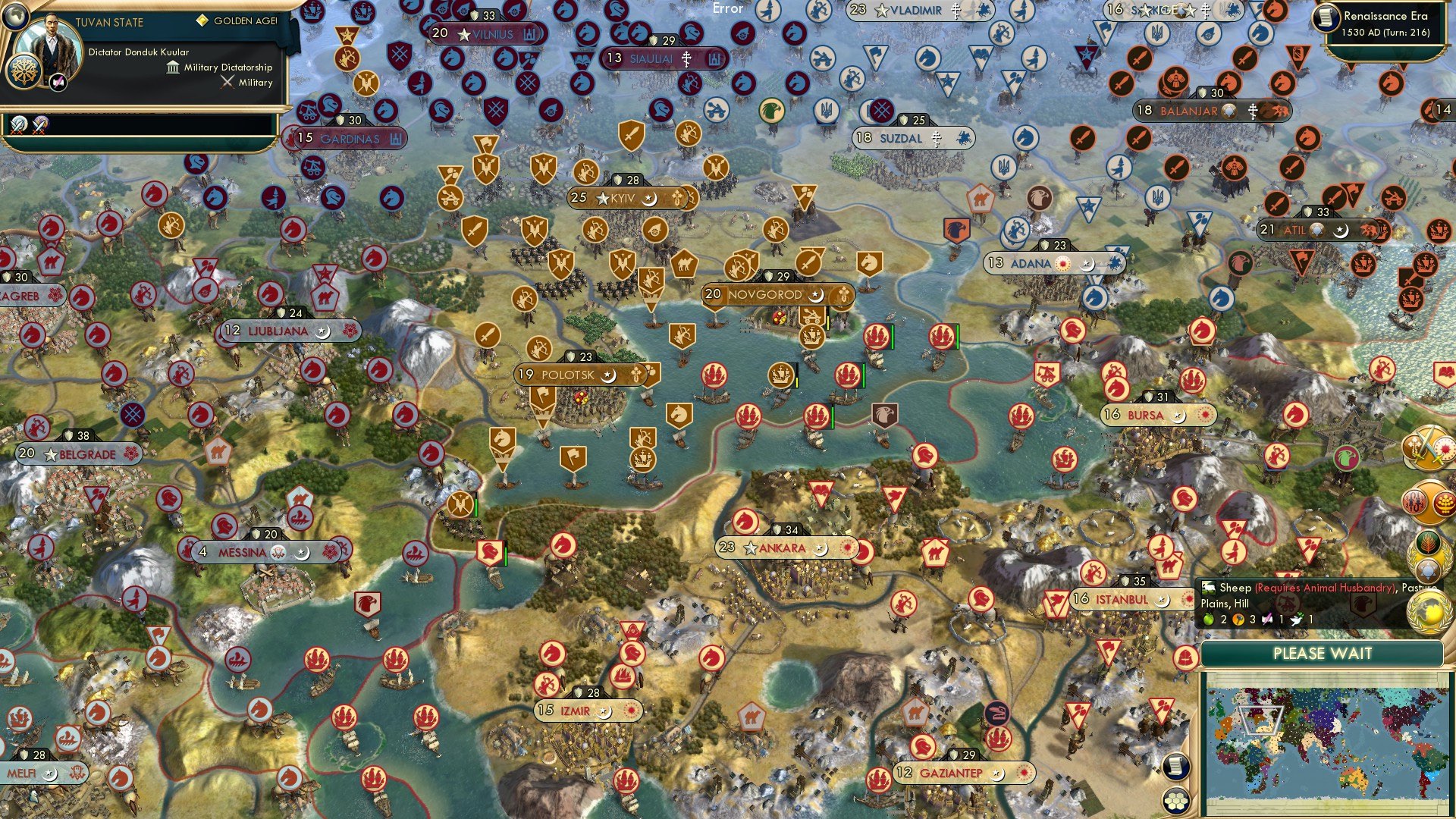
Task: Click the Istanbul city banner
Action: pyautogui.click(x=1121, y=599)
